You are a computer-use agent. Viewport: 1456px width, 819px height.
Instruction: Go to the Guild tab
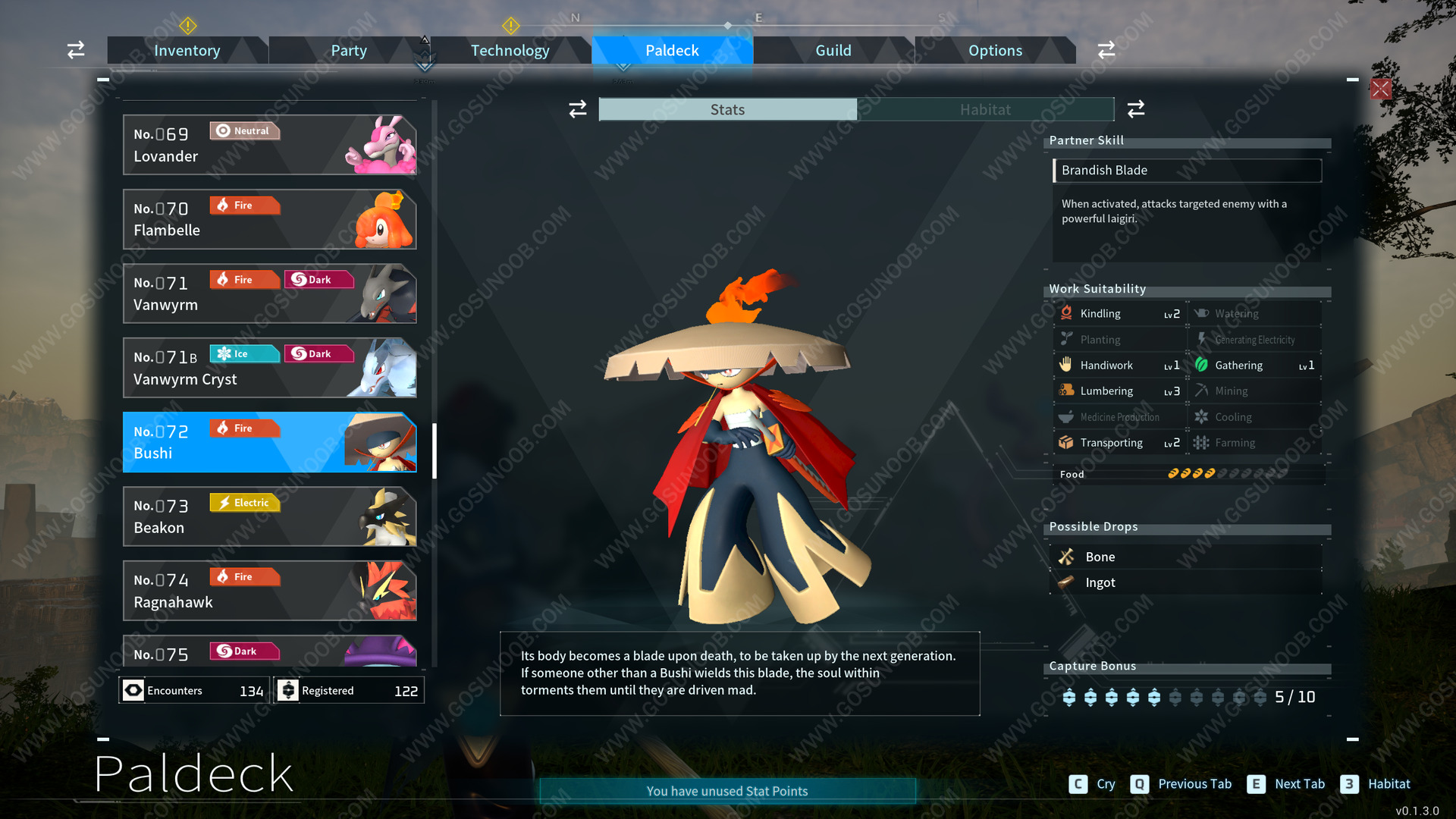click(x=833, y=51)
